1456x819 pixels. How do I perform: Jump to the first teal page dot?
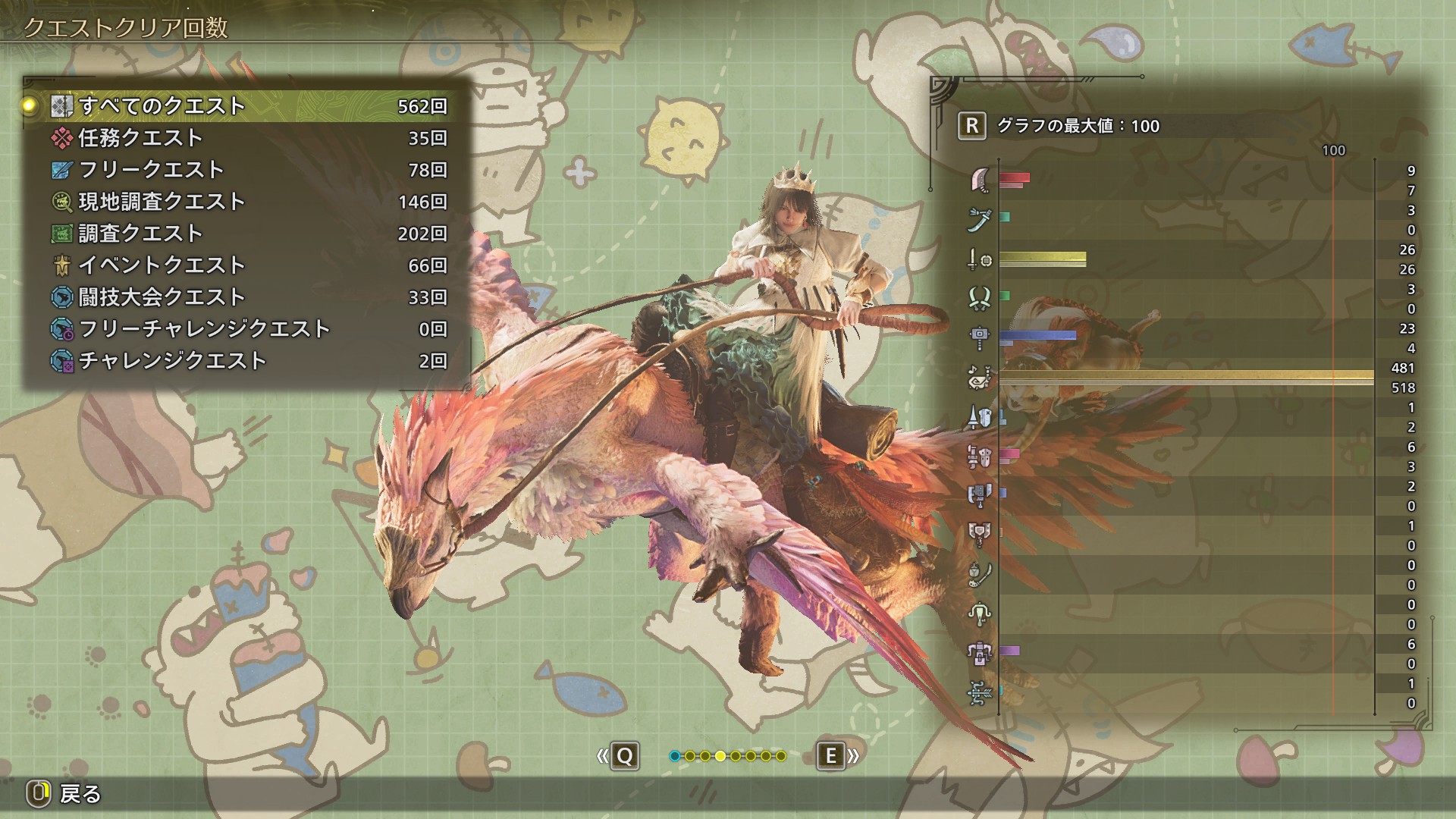(x=675, y=756)
